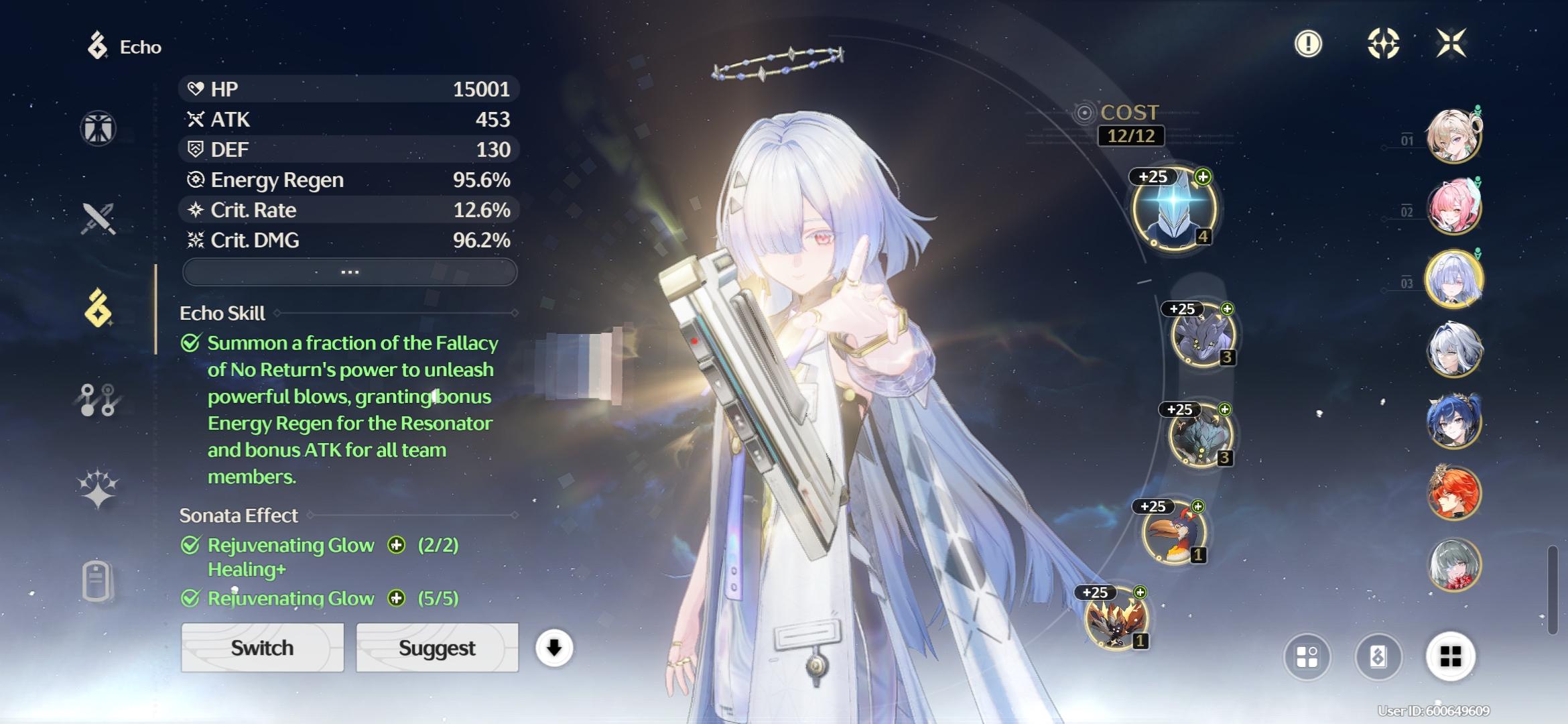Choose the pink-haired resonator portrait
This screenshot has height=724, width=1568.
coord(1453,208)
